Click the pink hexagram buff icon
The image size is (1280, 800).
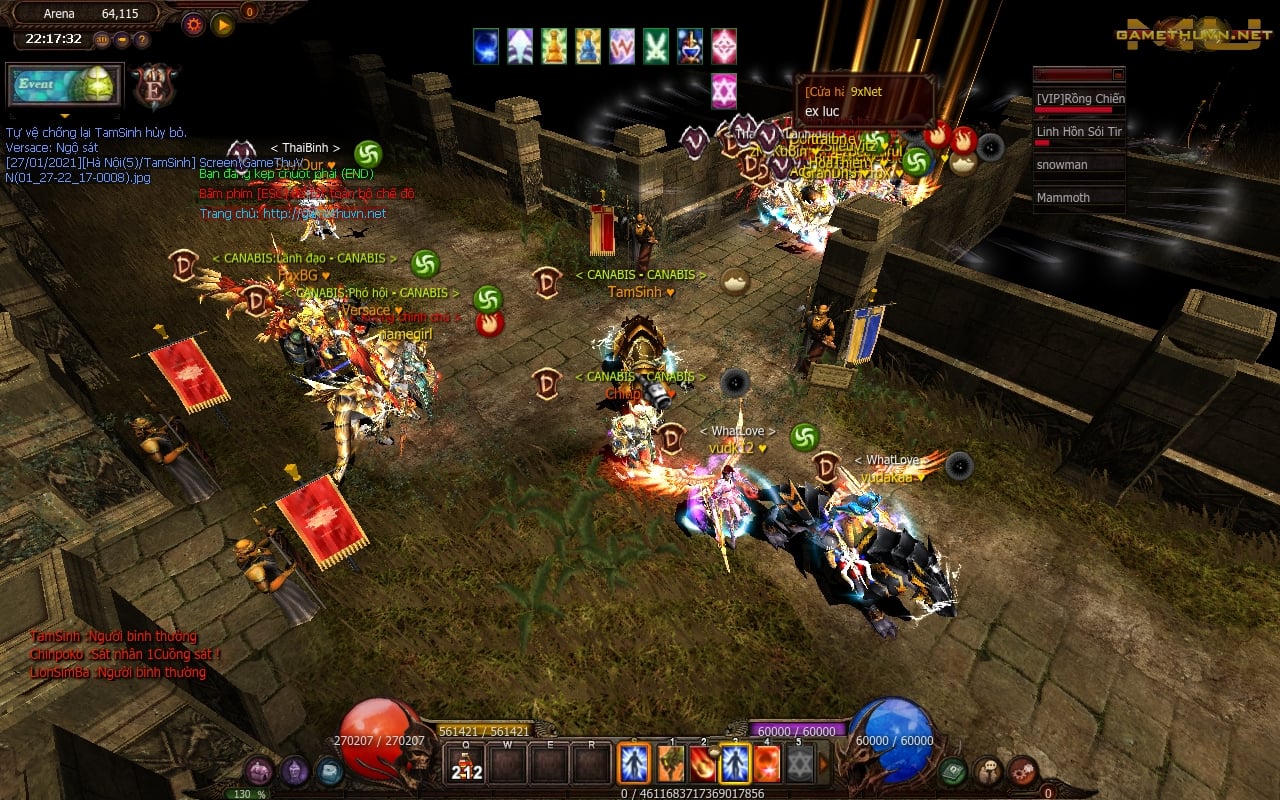click(x=724, y=91)
